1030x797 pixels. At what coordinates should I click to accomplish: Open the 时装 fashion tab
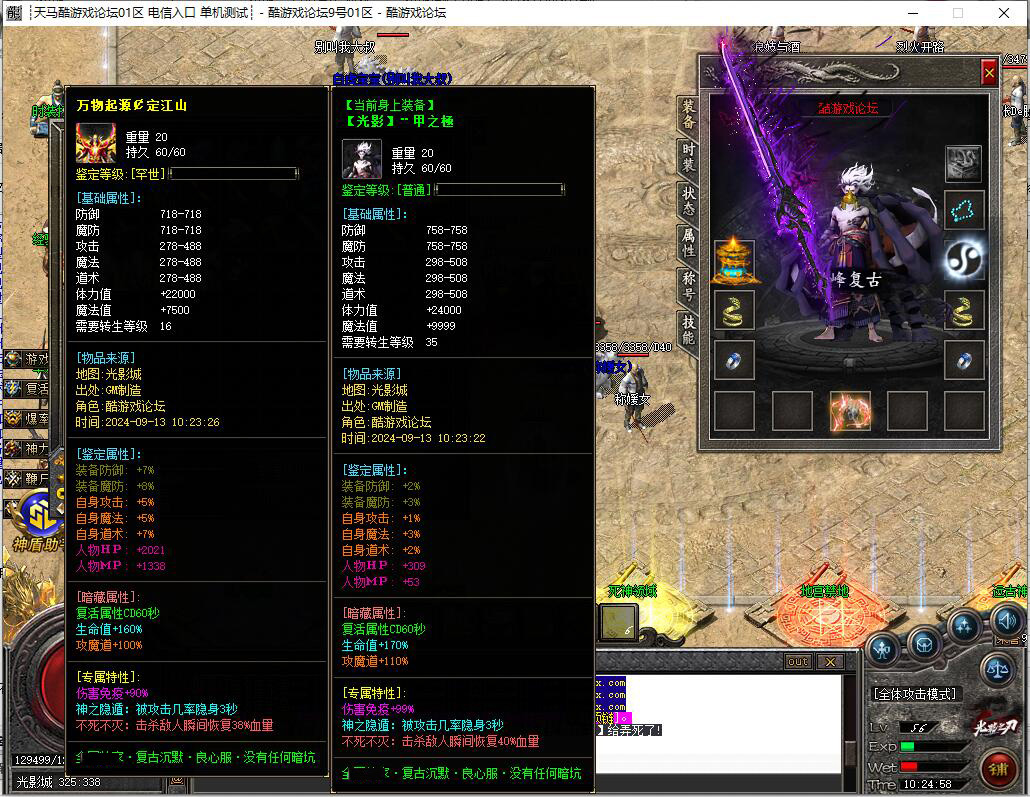point(688,157)
